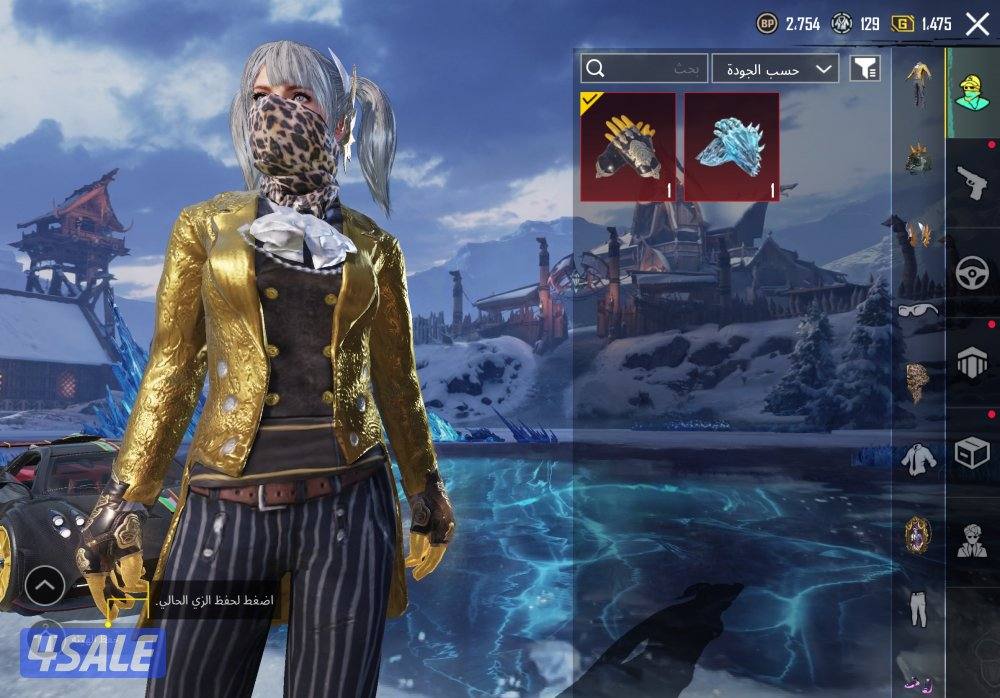Show the headgear helmet category
The height and width of the screenshot is (698, 1000).
point(918,158)
